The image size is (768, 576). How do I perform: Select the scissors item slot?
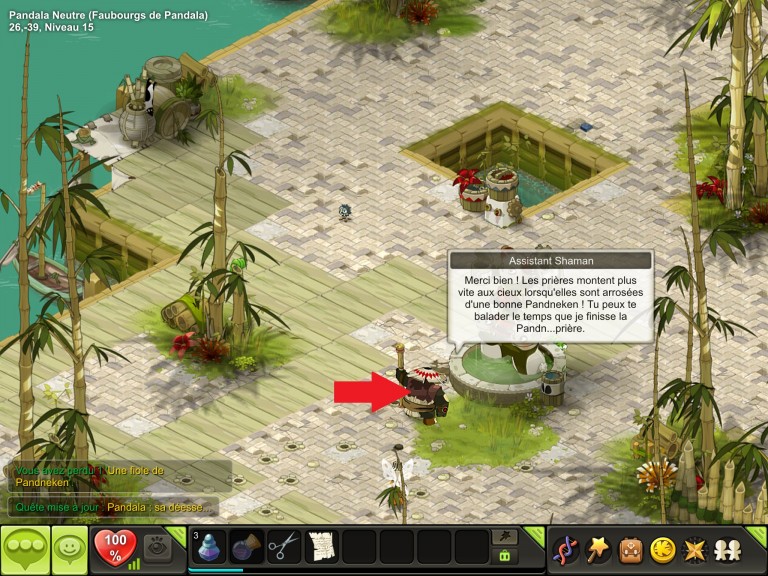[x=284, y=548]
